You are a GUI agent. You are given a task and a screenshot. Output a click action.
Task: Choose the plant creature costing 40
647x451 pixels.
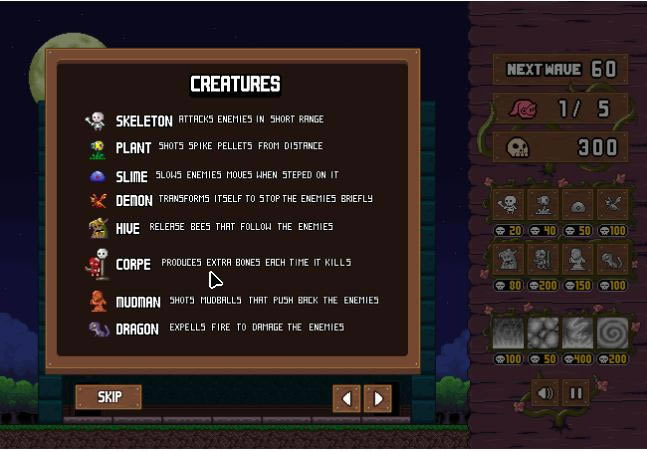pos(543,205)
